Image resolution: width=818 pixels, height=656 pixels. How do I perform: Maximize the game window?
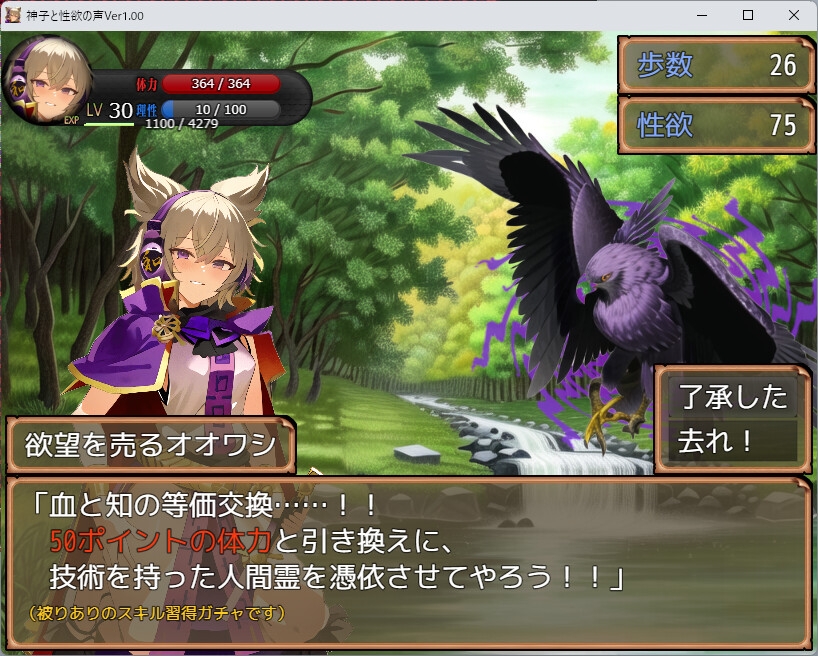[747, 15]
